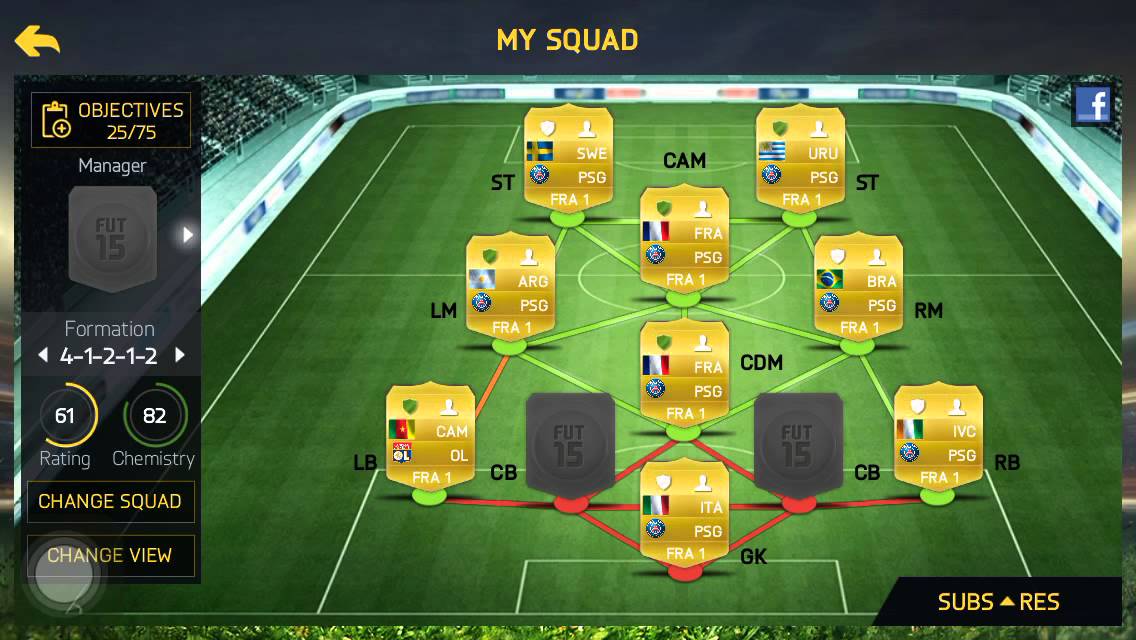Show next panel via arrow beside Manager card

186,235
